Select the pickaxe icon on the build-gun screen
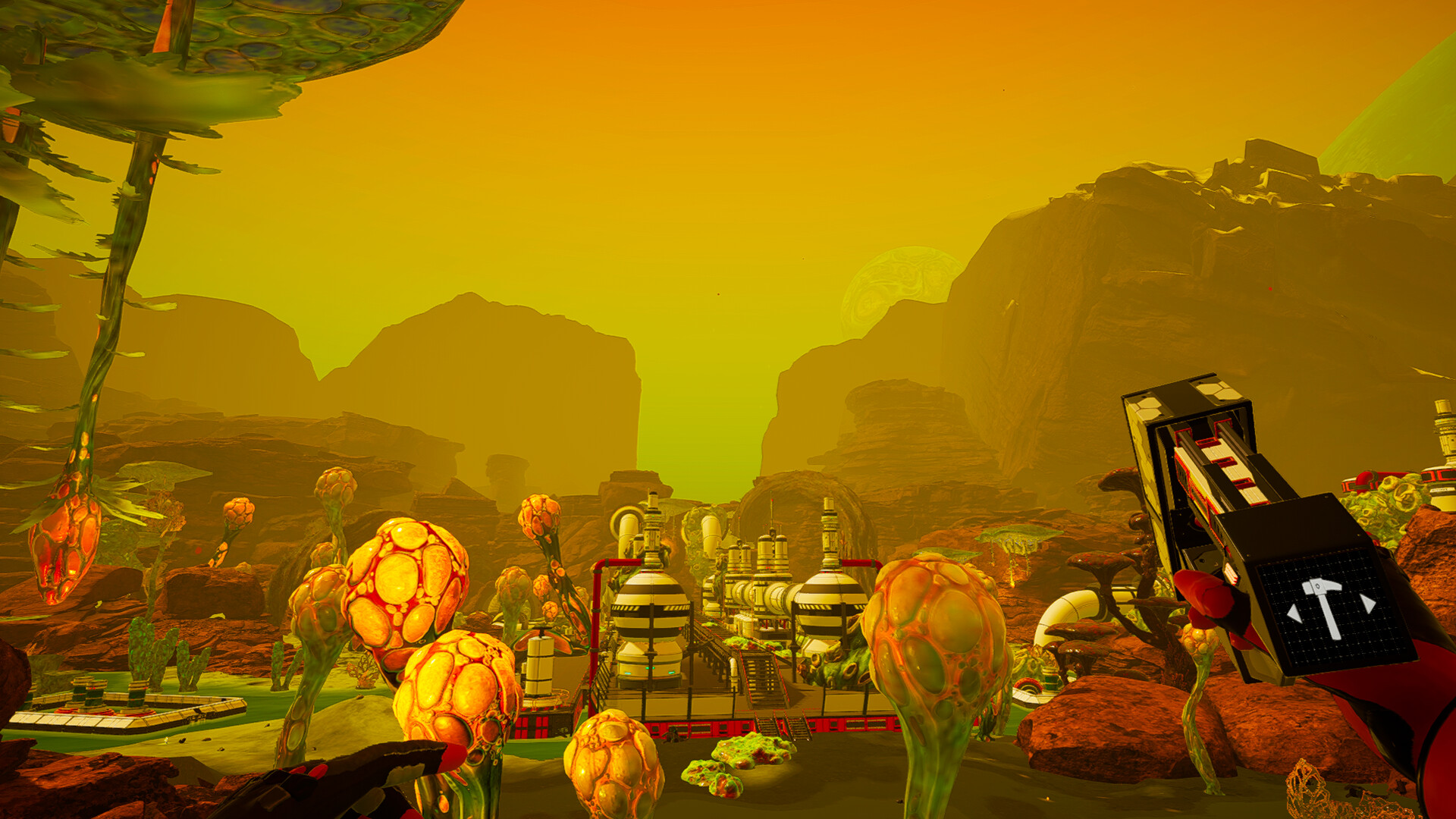This screenshot has height=819, width=1456. pyautogui.click(x=1323, y=607)
